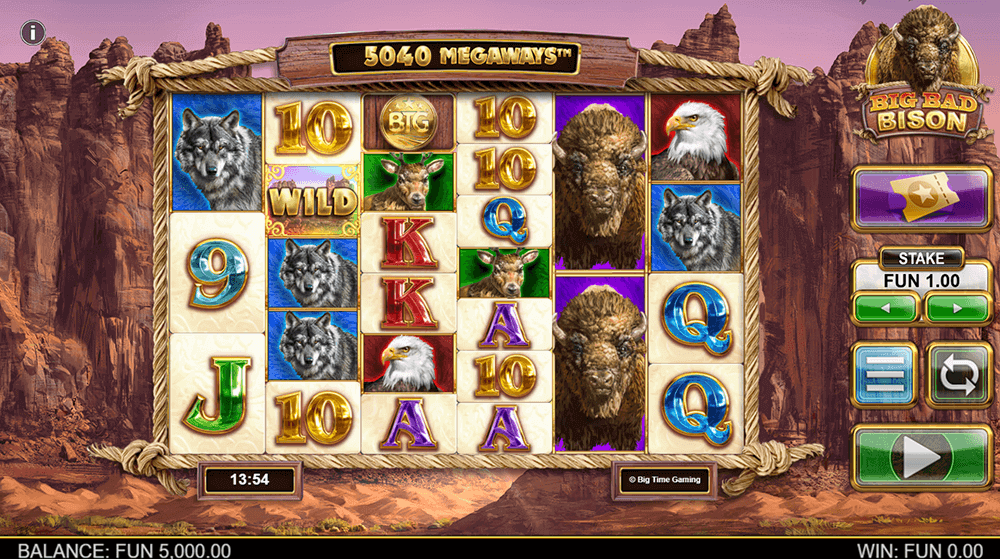Open the game info panel
Viewport: 1000px width, 559px height.
pyautogui.click(x=32, y=32)
